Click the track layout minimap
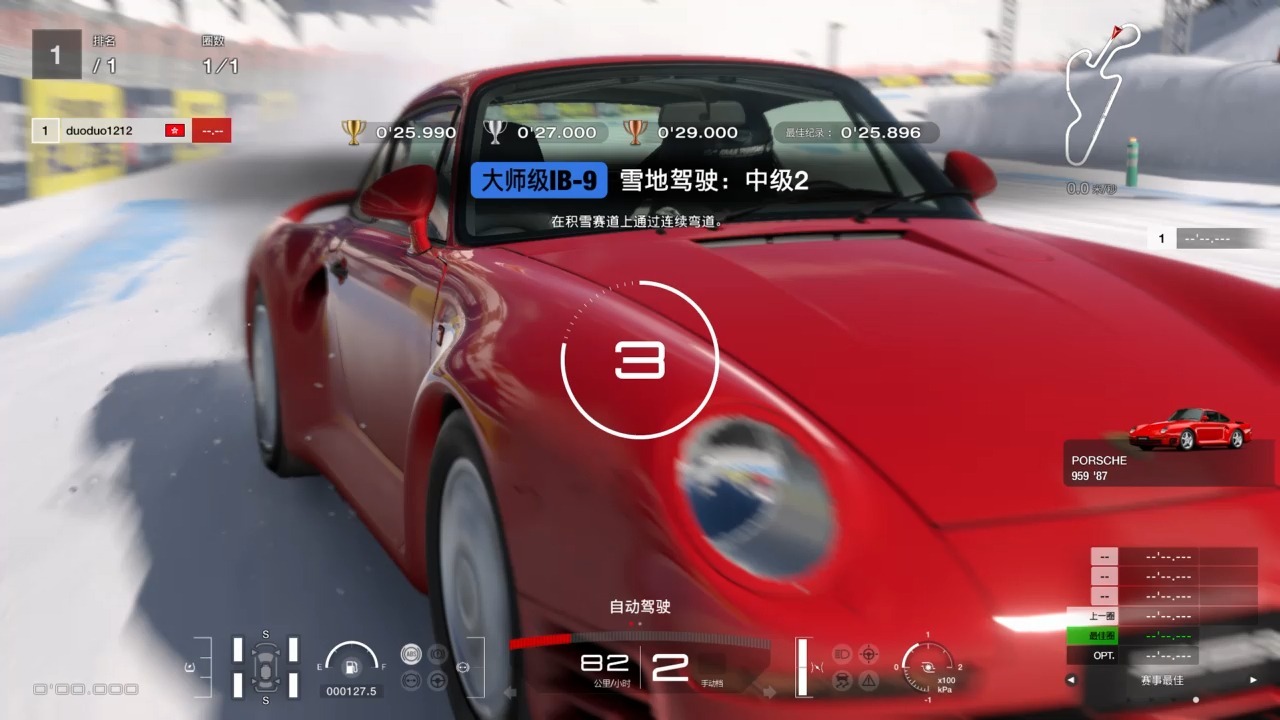Screen dimensions: 1280x720 (1100, 95)
